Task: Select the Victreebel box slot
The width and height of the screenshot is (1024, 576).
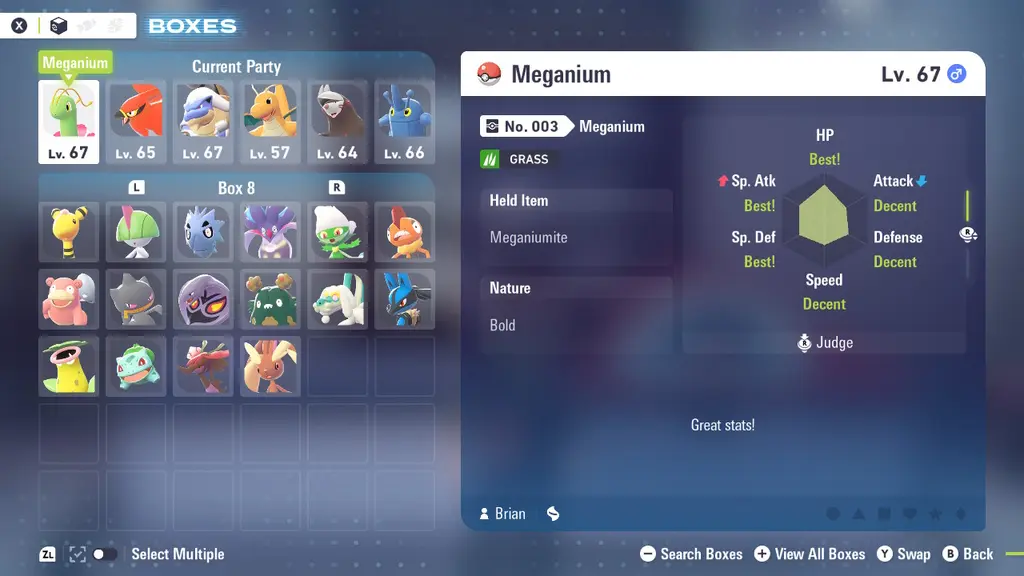Action: [x=69, y=365]
